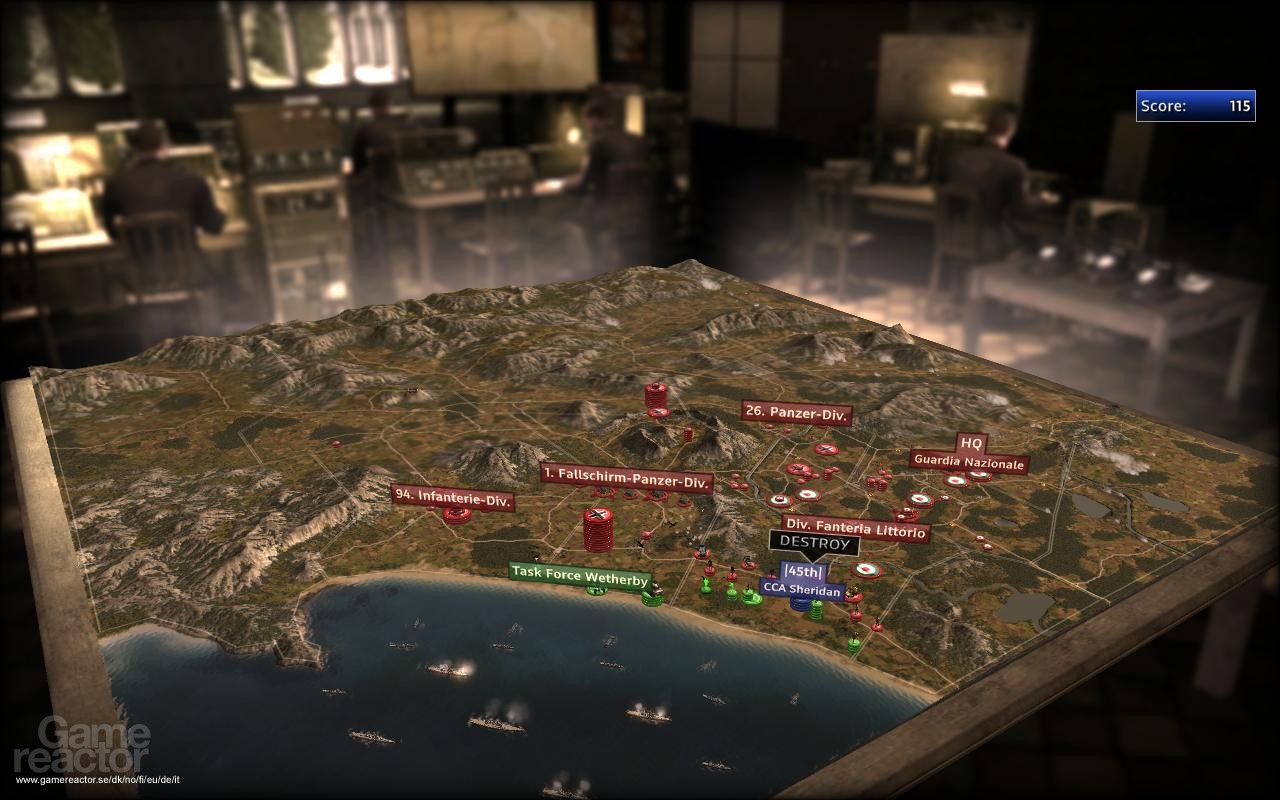Select the 94. Infanterie-Div. label
Viewport: 1280px width, 800px height.
(x=453, y=497)
